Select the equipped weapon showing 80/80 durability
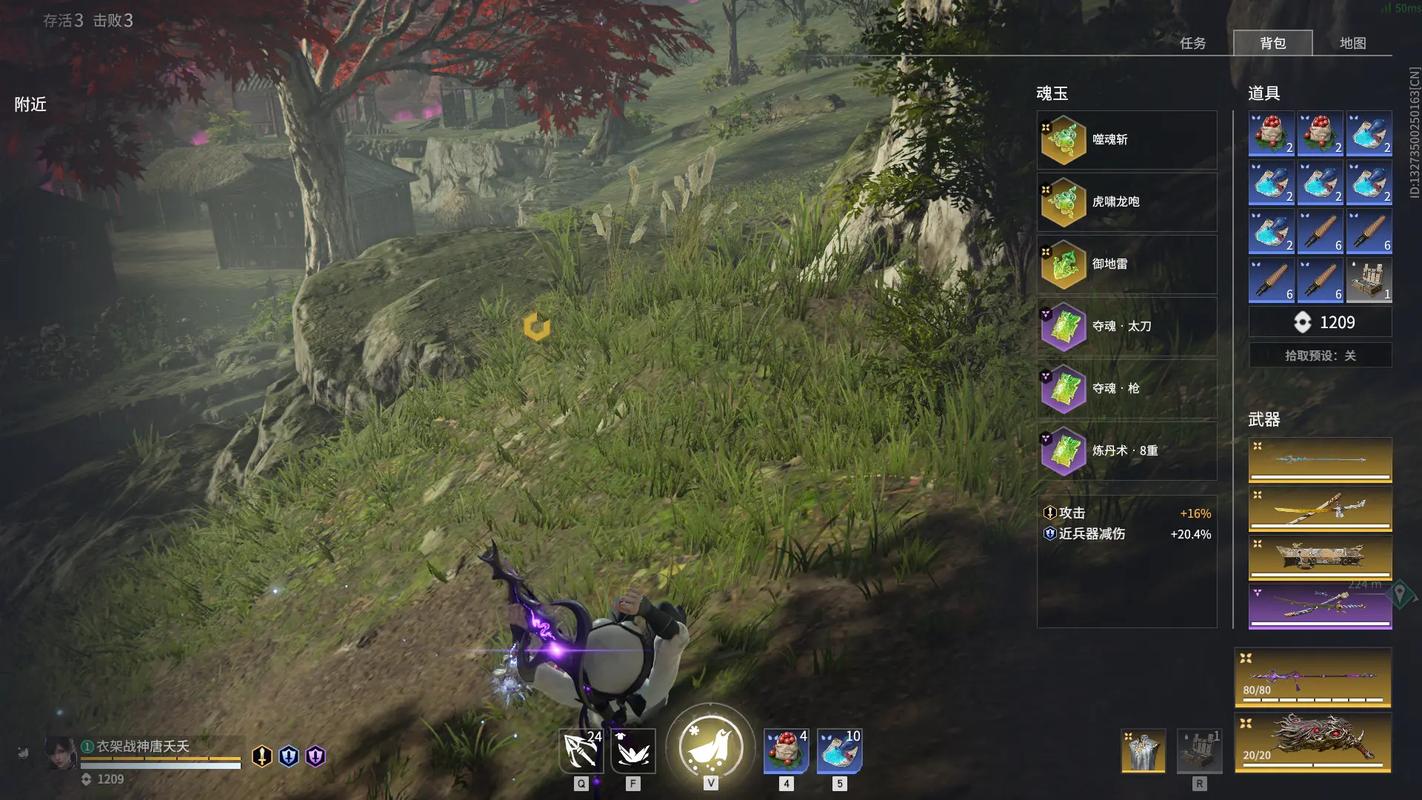This screenshot has height=800, width=1422. (x=1313, y=677)
